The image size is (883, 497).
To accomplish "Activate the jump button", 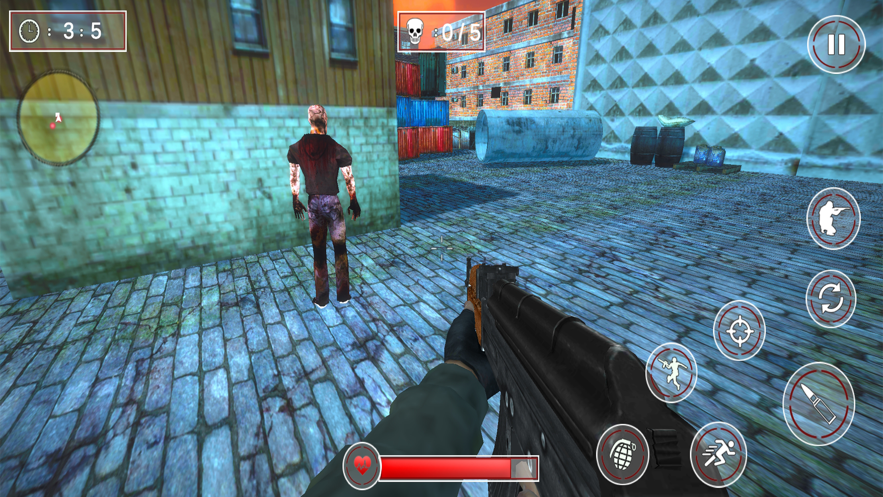I will [x=671, y=372].
